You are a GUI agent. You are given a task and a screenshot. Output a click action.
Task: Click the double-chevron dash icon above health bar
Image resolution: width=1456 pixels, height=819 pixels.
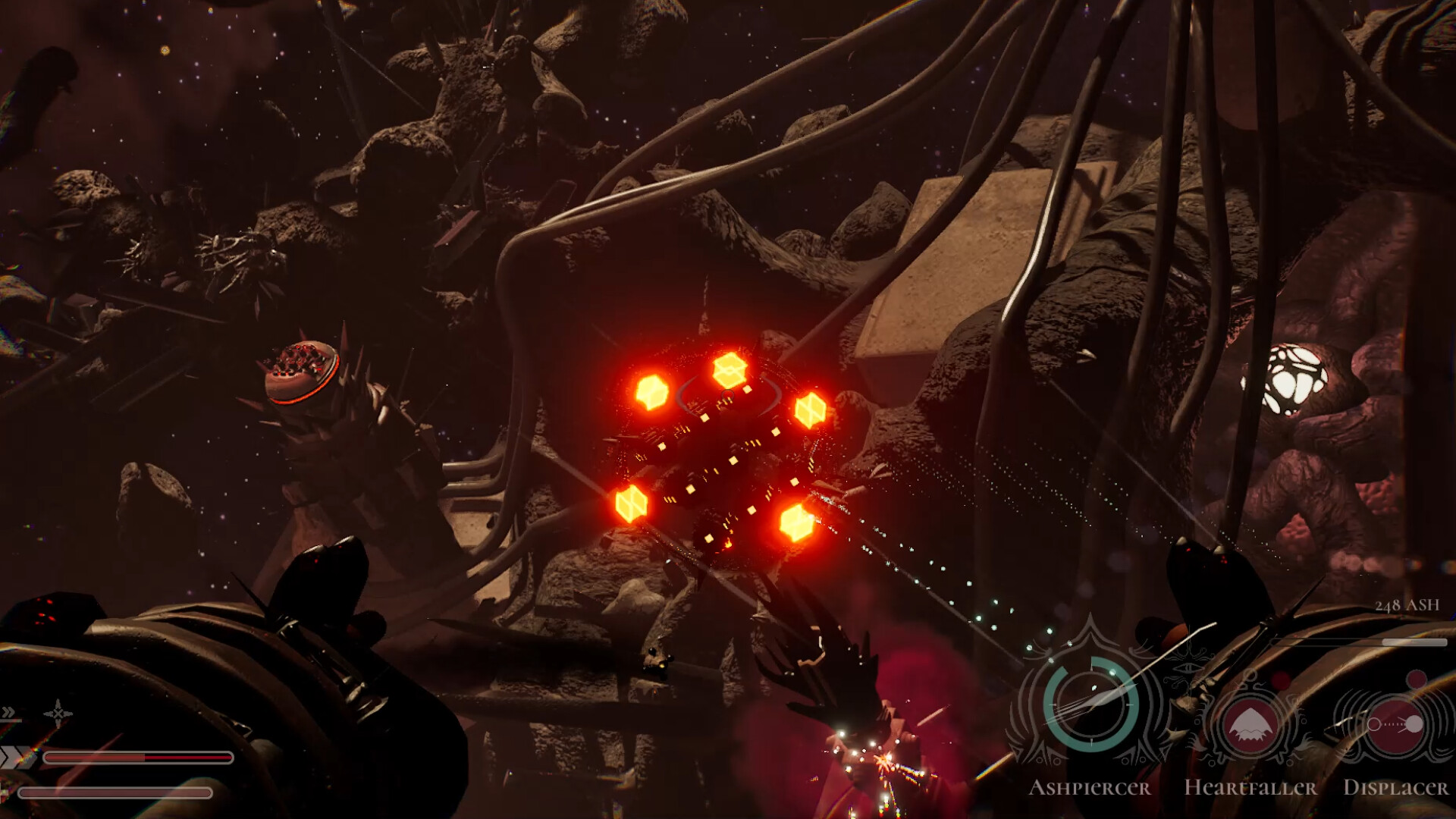[x=8, y=711]
